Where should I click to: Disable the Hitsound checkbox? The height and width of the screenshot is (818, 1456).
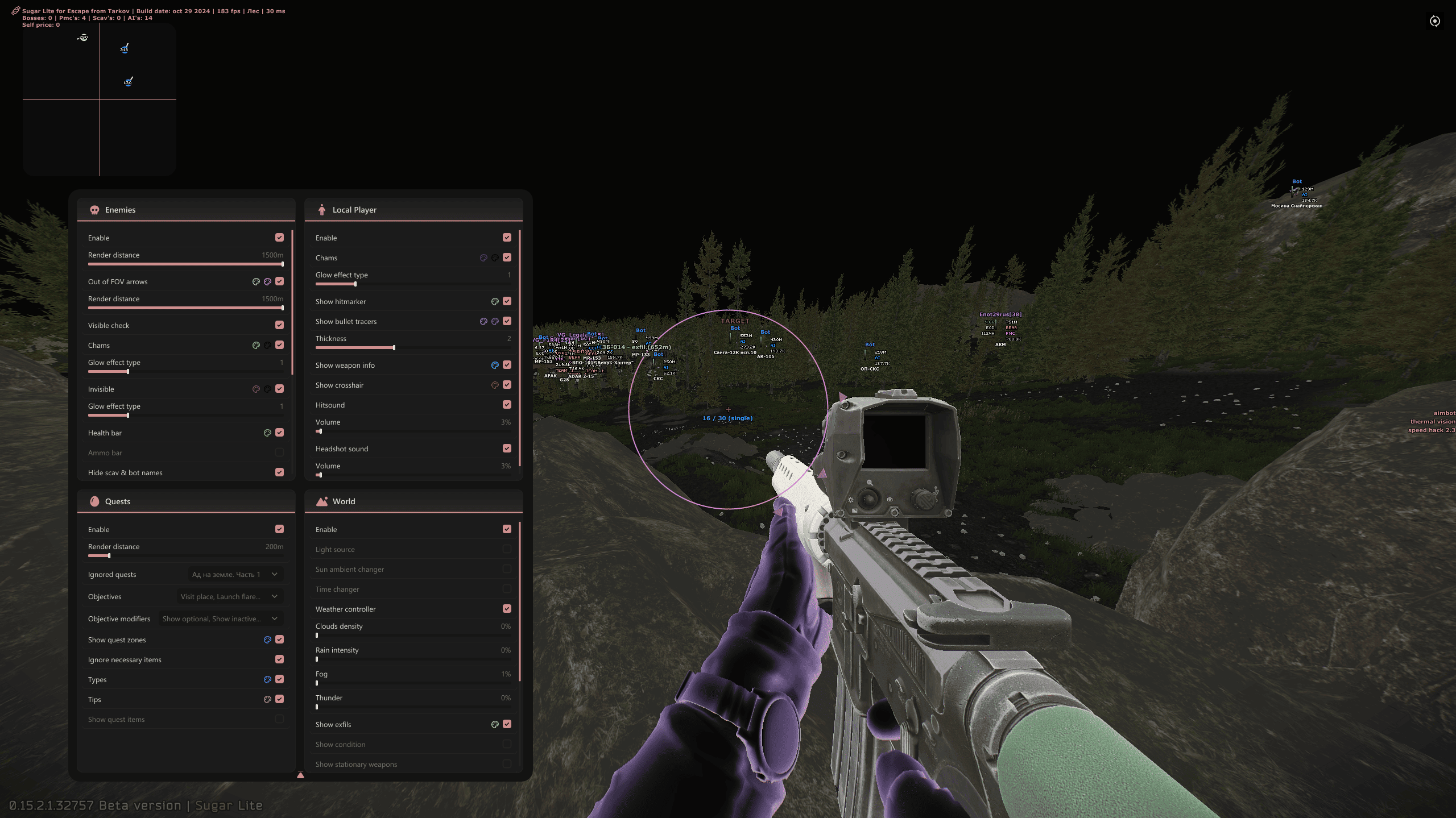click(507, 405)
